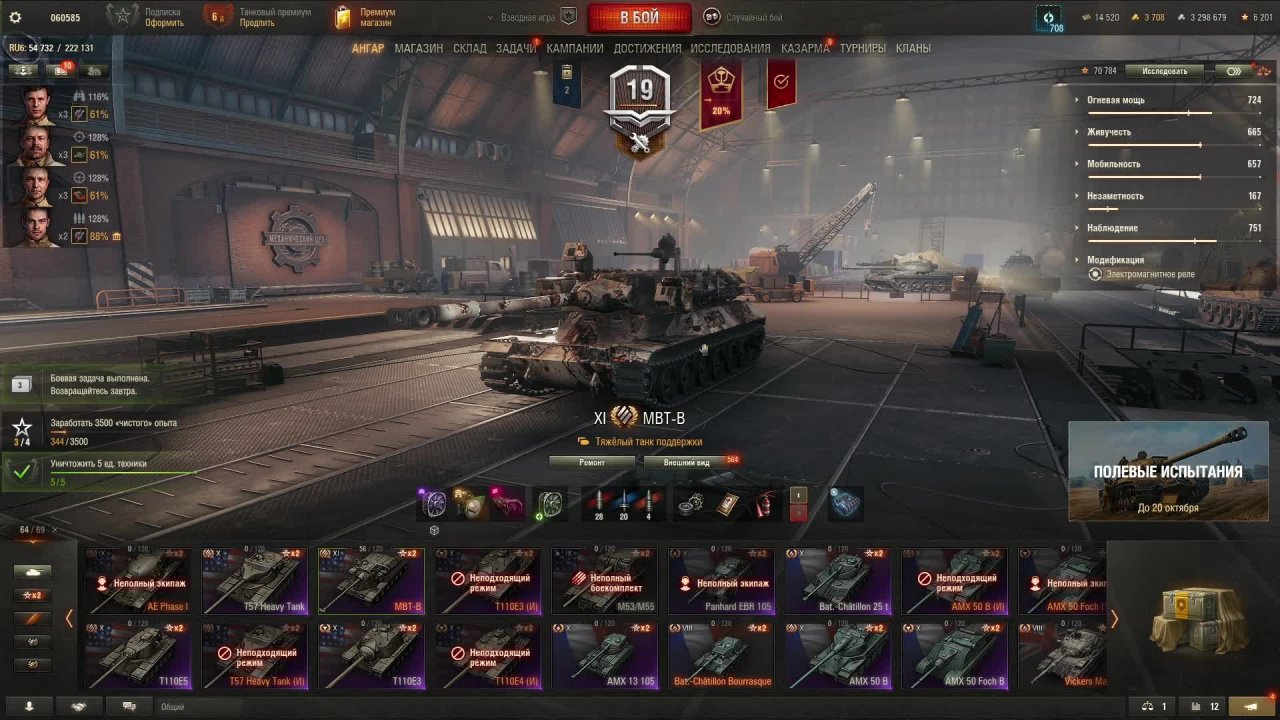Go to the КАМПАНИИ tab
The width and height of the screenshot is (1280, 720).
pos(574,48)
